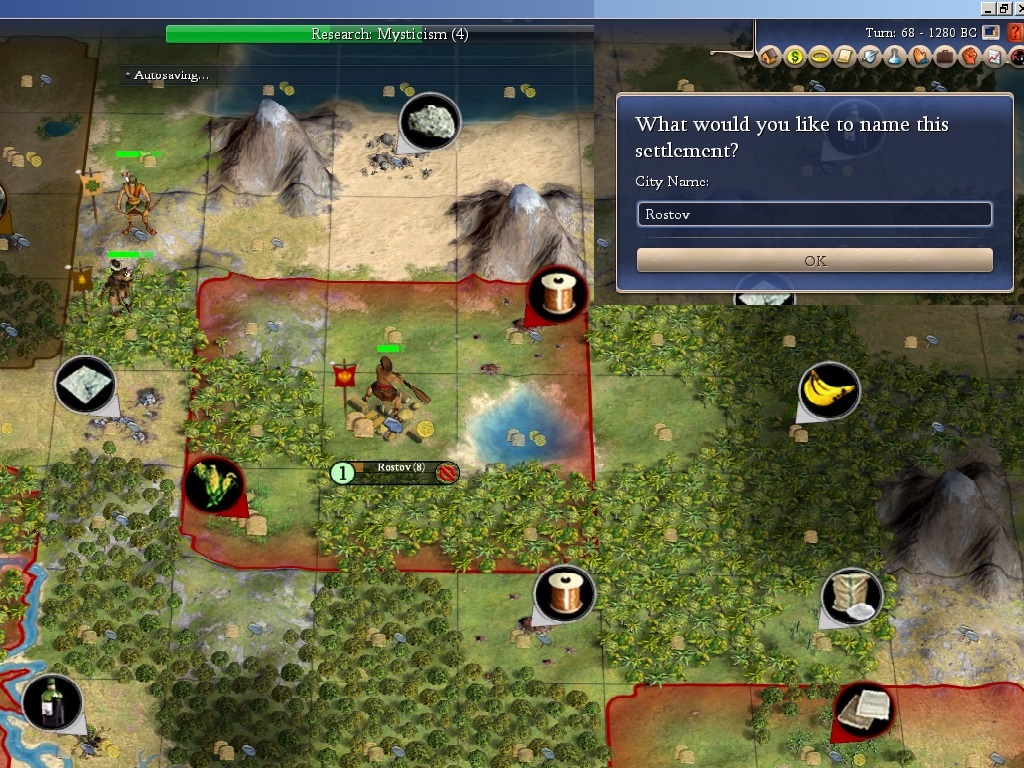Image resolution: width=1024 pixels, height=768 pixels.
Task: Open the main menu monitor icon
Action: pyautogui.click(x=991, y=32)
